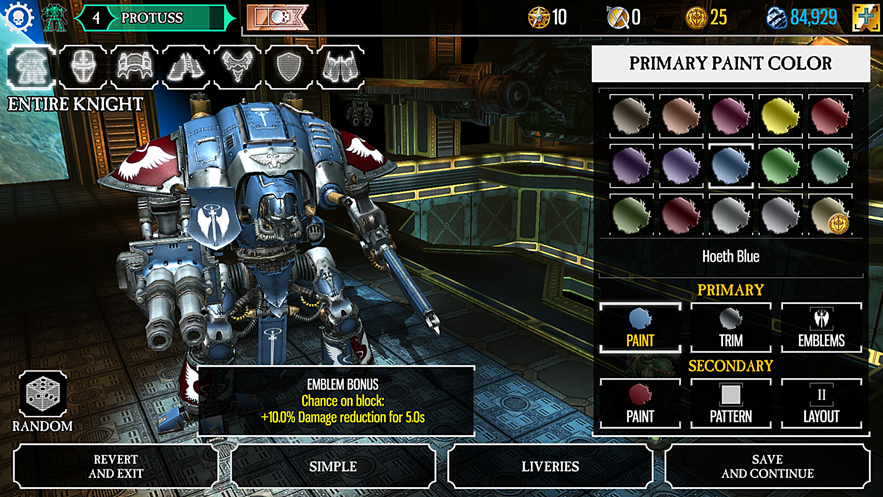Pick the yellow paint swatch
883x497 pixels.
point(780,116)
